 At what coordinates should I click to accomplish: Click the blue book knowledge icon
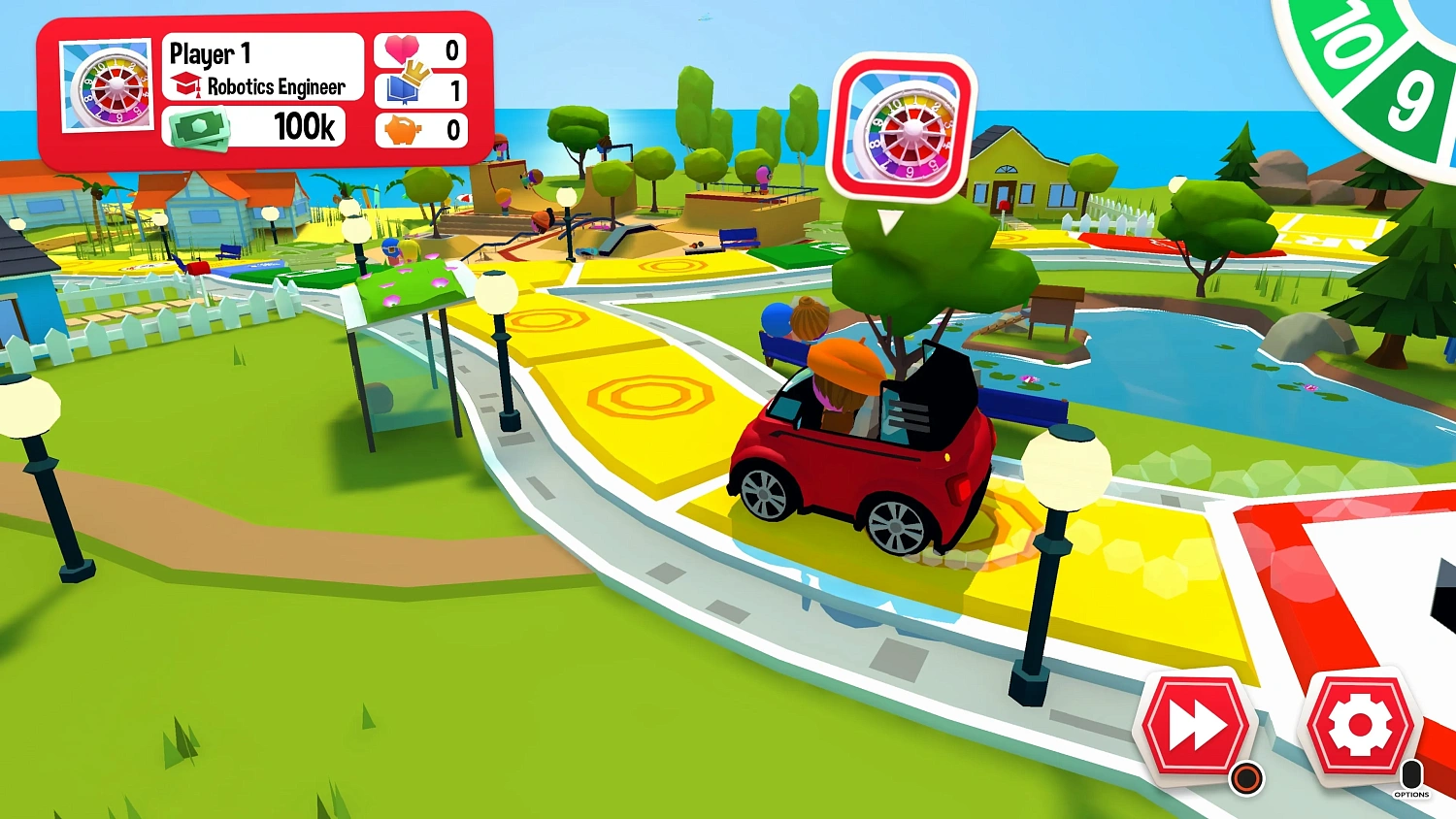click(x=402, y=92)
